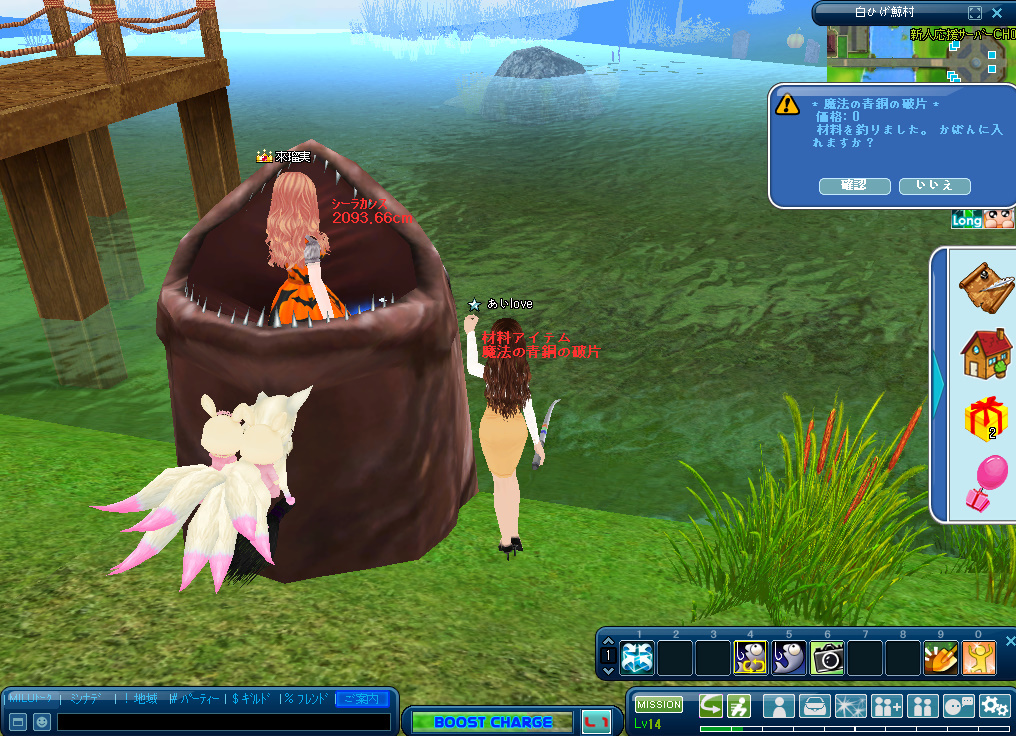Open the MISSION panel

(658, 705)
